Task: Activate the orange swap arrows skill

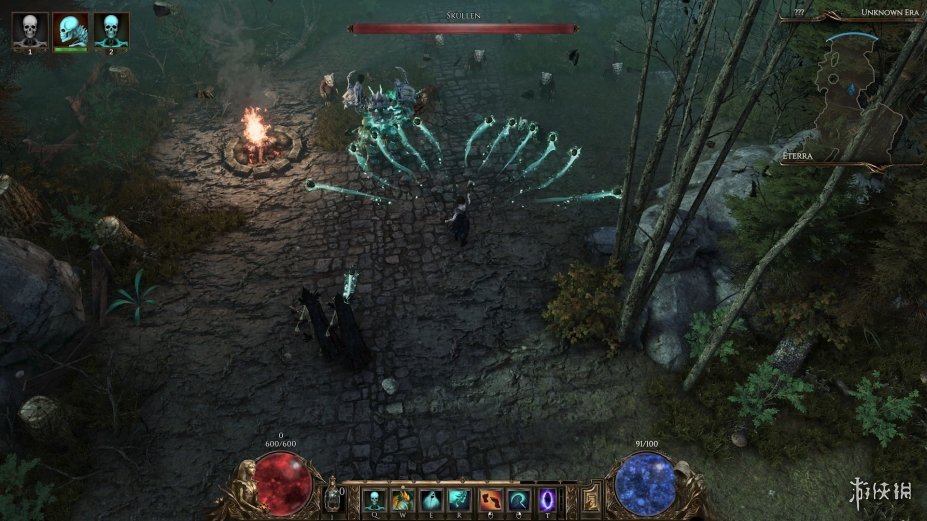Action: click(x=489, y=499)
